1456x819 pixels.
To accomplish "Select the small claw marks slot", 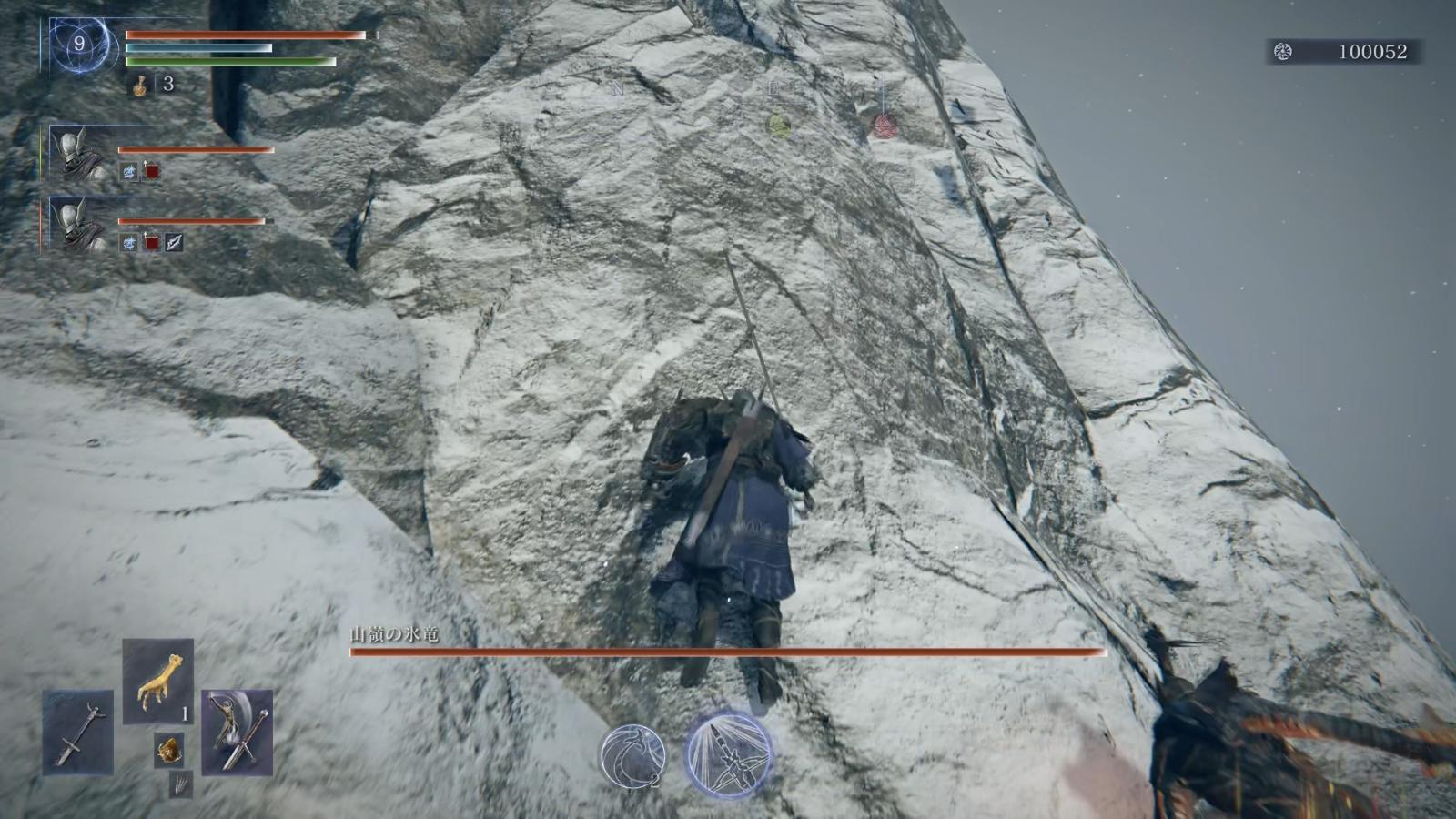I will tap(181, 784).
